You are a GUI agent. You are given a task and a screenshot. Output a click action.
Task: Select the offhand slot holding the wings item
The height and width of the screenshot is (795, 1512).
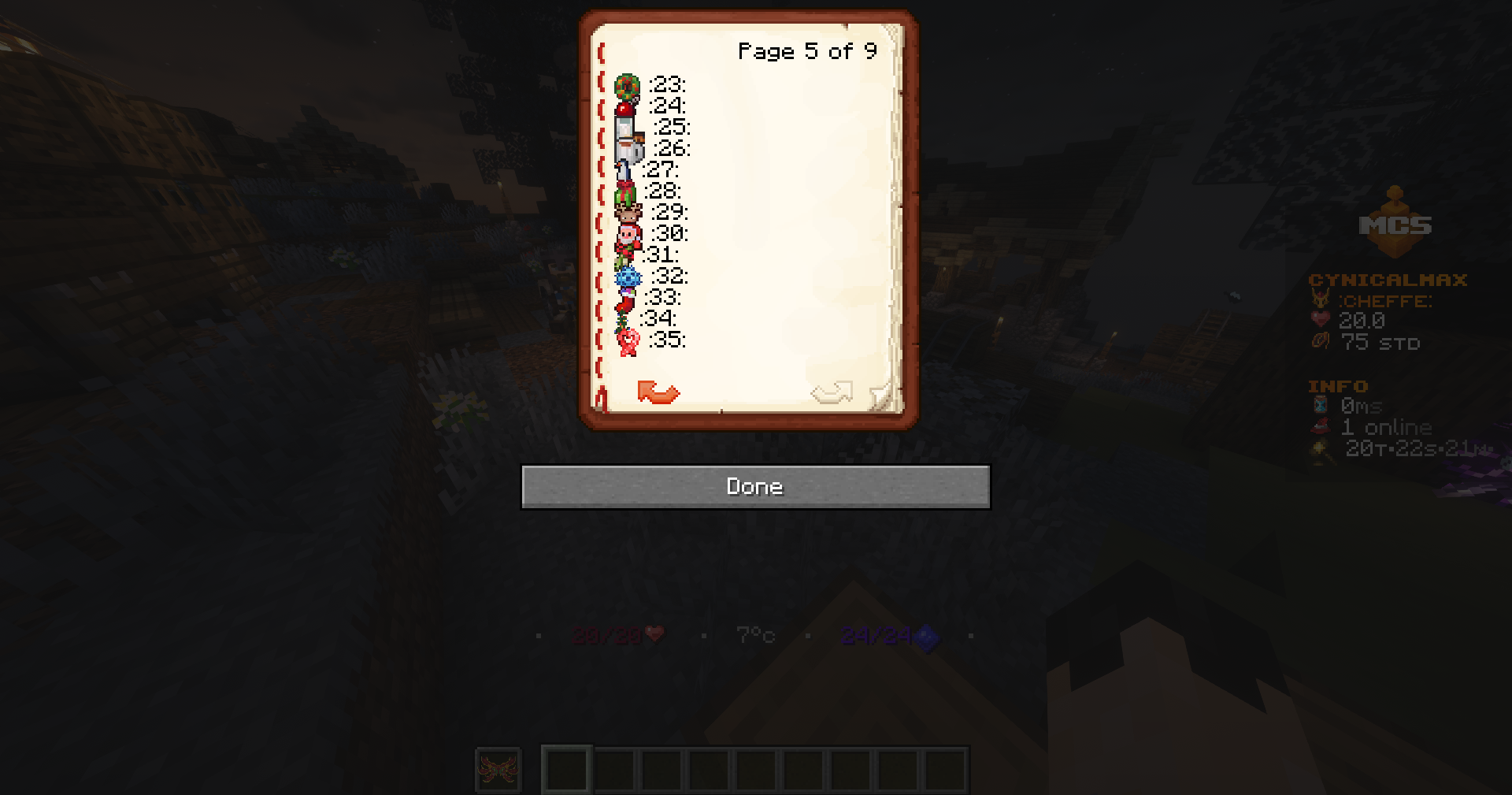(498, 770)
